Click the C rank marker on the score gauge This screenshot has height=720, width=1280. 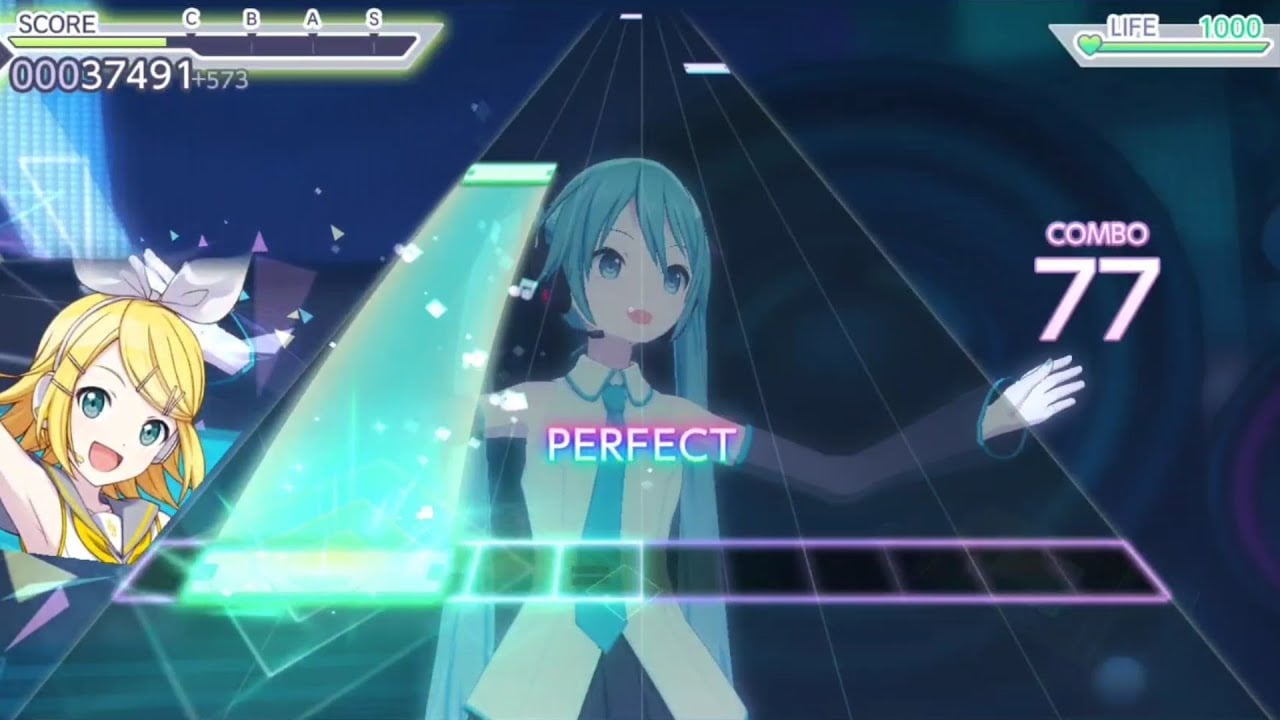(x=192, y=18)
